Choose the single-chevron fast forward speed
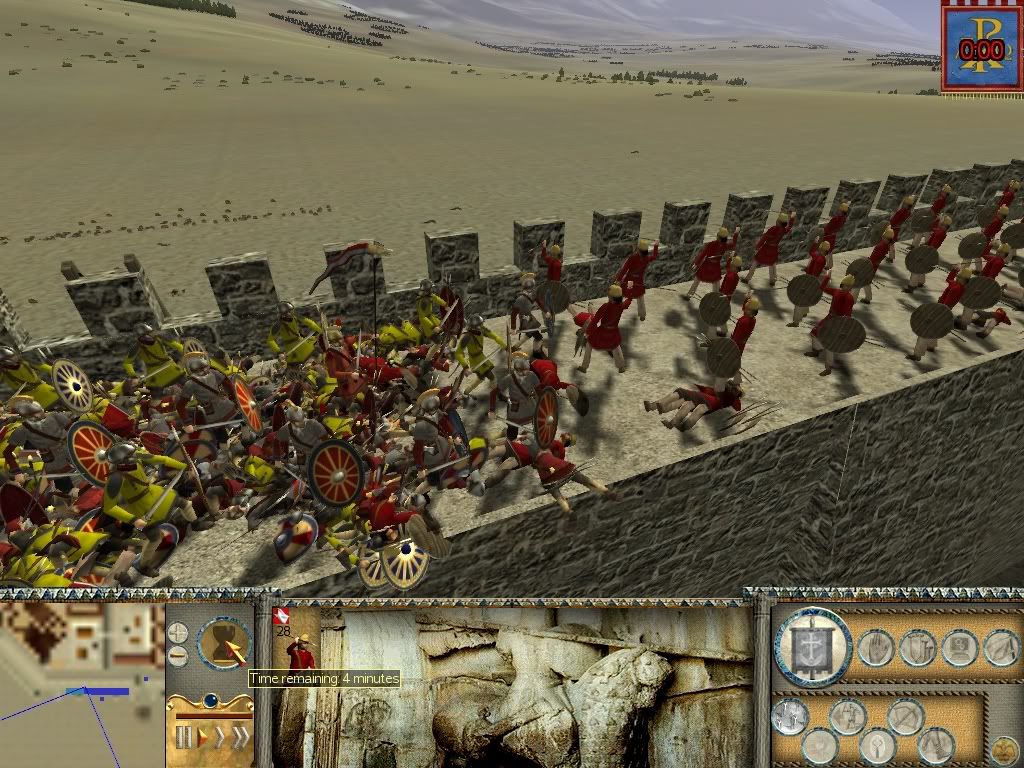Screen dimensions: 1024x768 220,738
